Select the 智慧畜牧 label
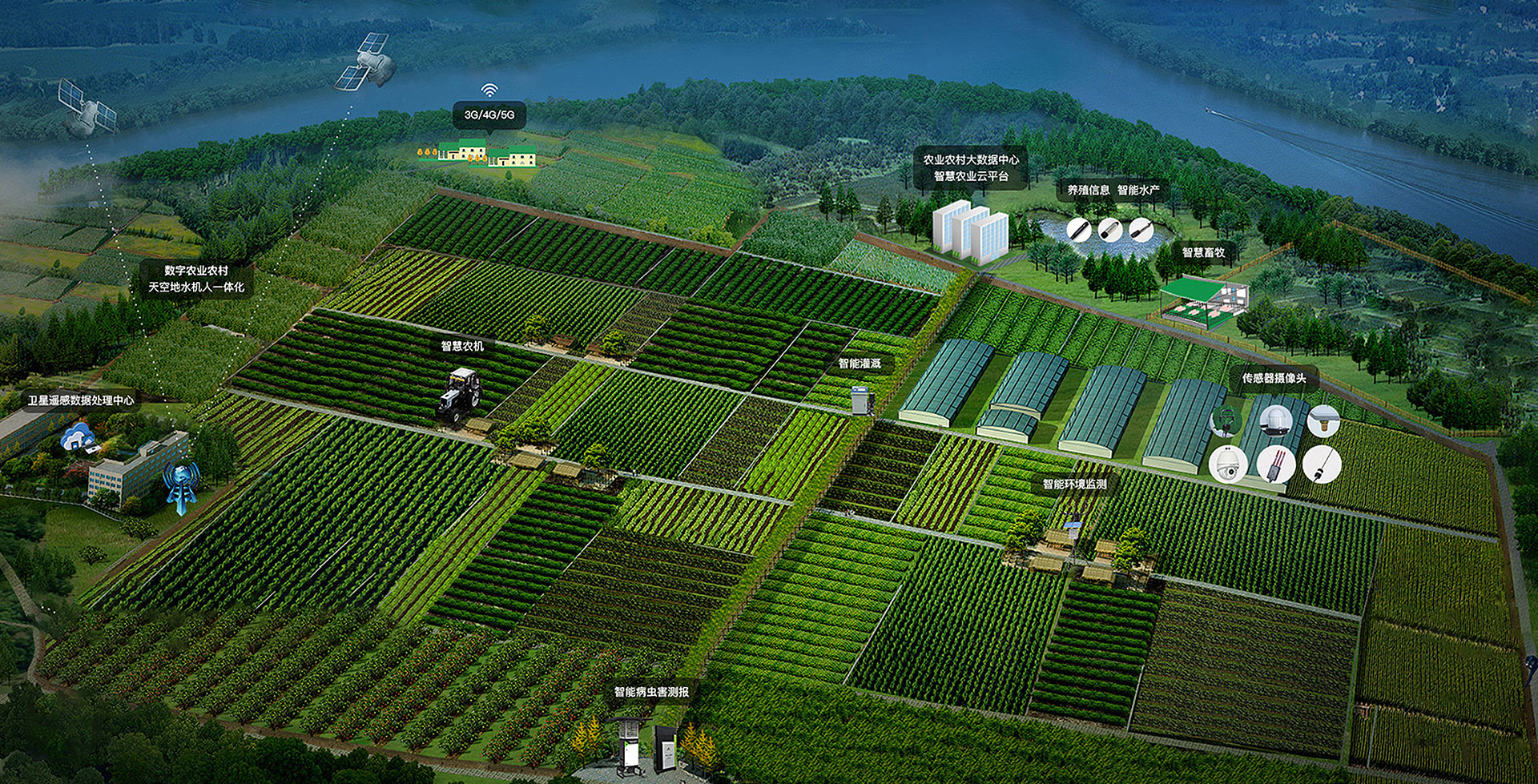Screen dimensions: 1538x784 click(1203, 252)
